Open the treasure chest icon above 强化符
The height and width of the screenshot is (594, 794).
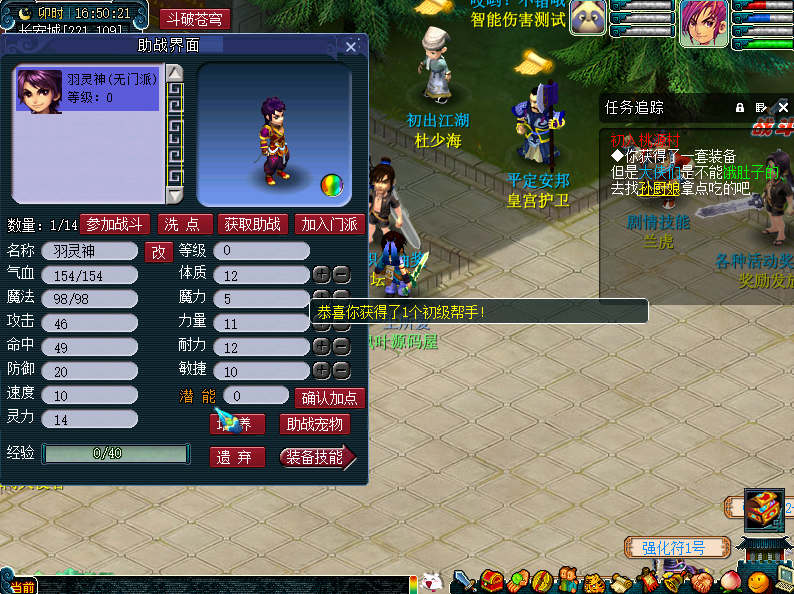click(763, 508)
